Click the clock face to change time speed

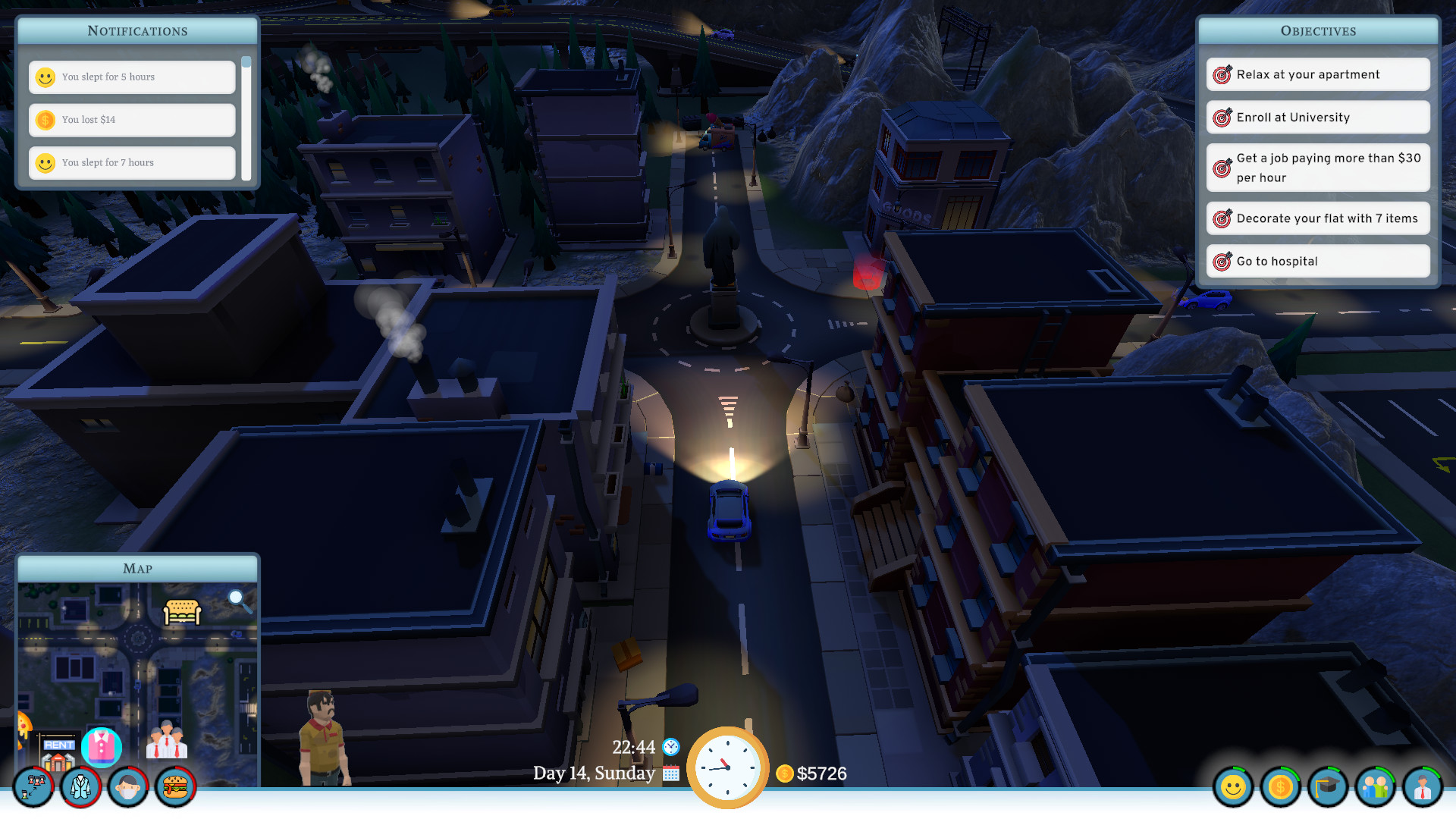(x=728, y=767)
